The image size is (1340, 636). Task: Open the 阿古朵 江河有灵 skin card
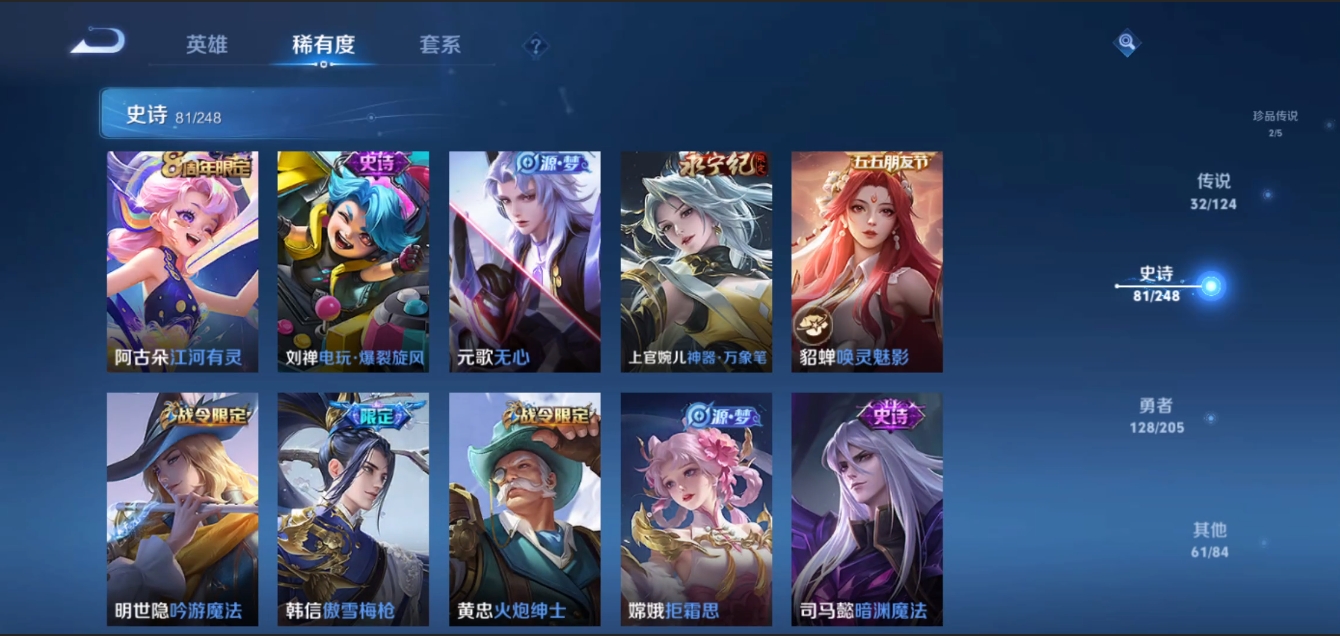pos(182,262)
